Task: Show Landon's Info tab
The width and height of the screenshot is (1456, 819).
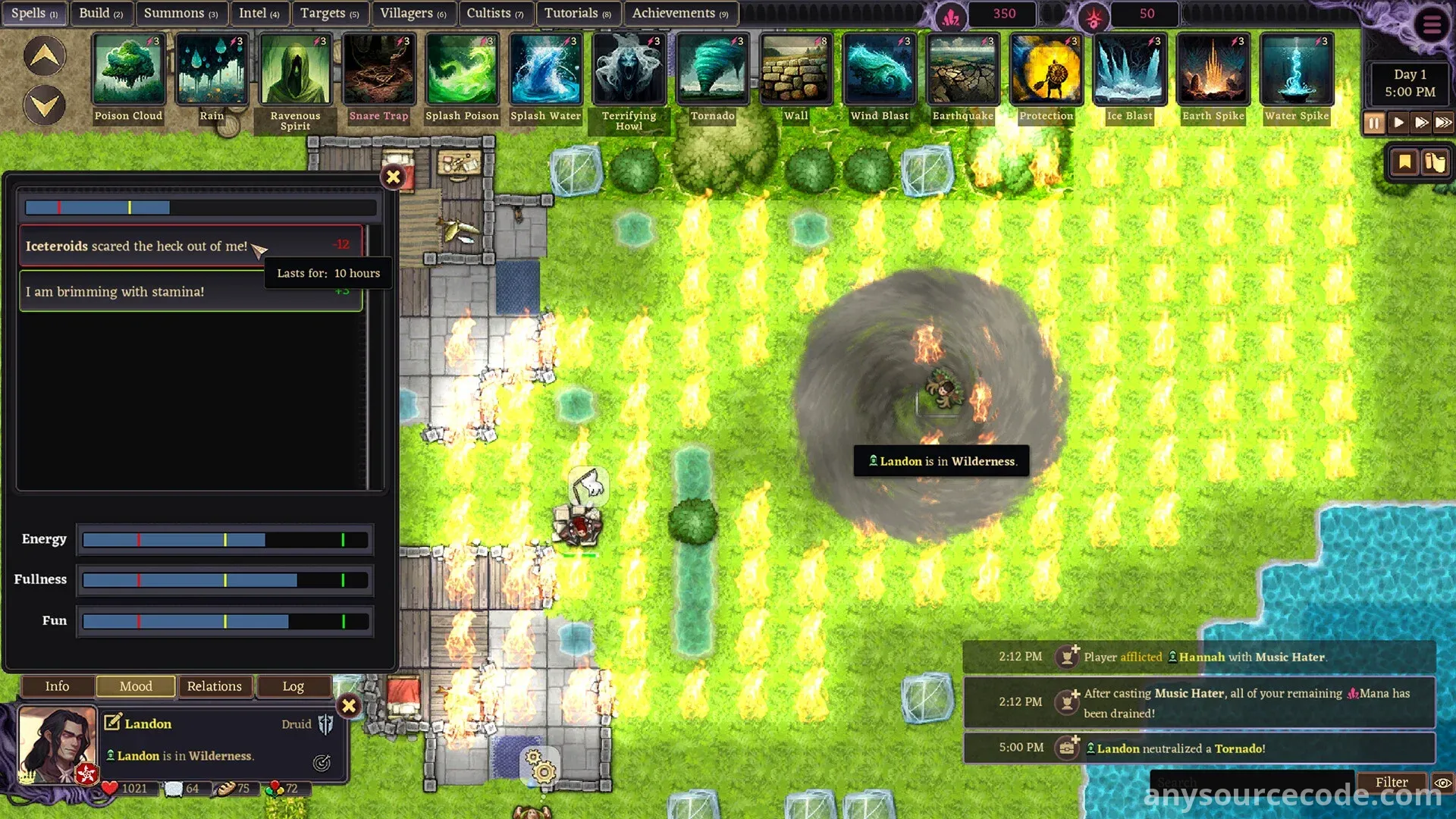Action: coord(57,686)
